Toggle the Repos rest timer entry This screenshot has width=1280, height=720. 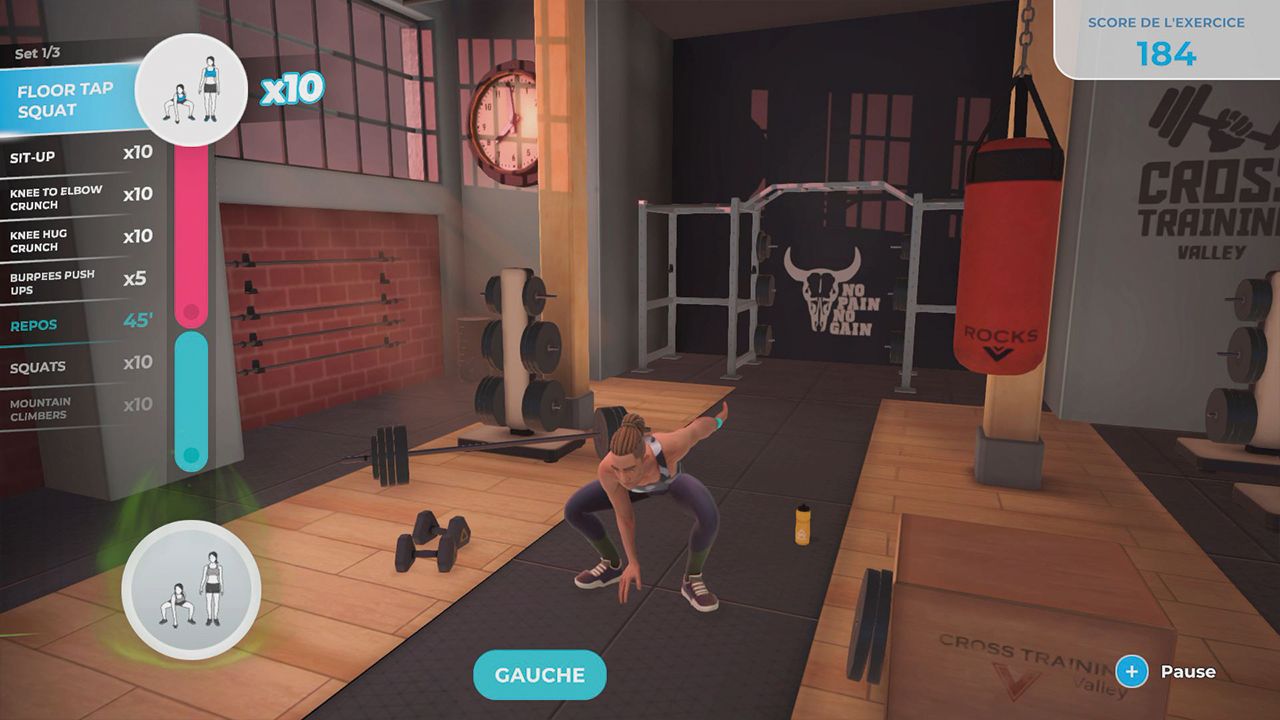tap(70, 325)
